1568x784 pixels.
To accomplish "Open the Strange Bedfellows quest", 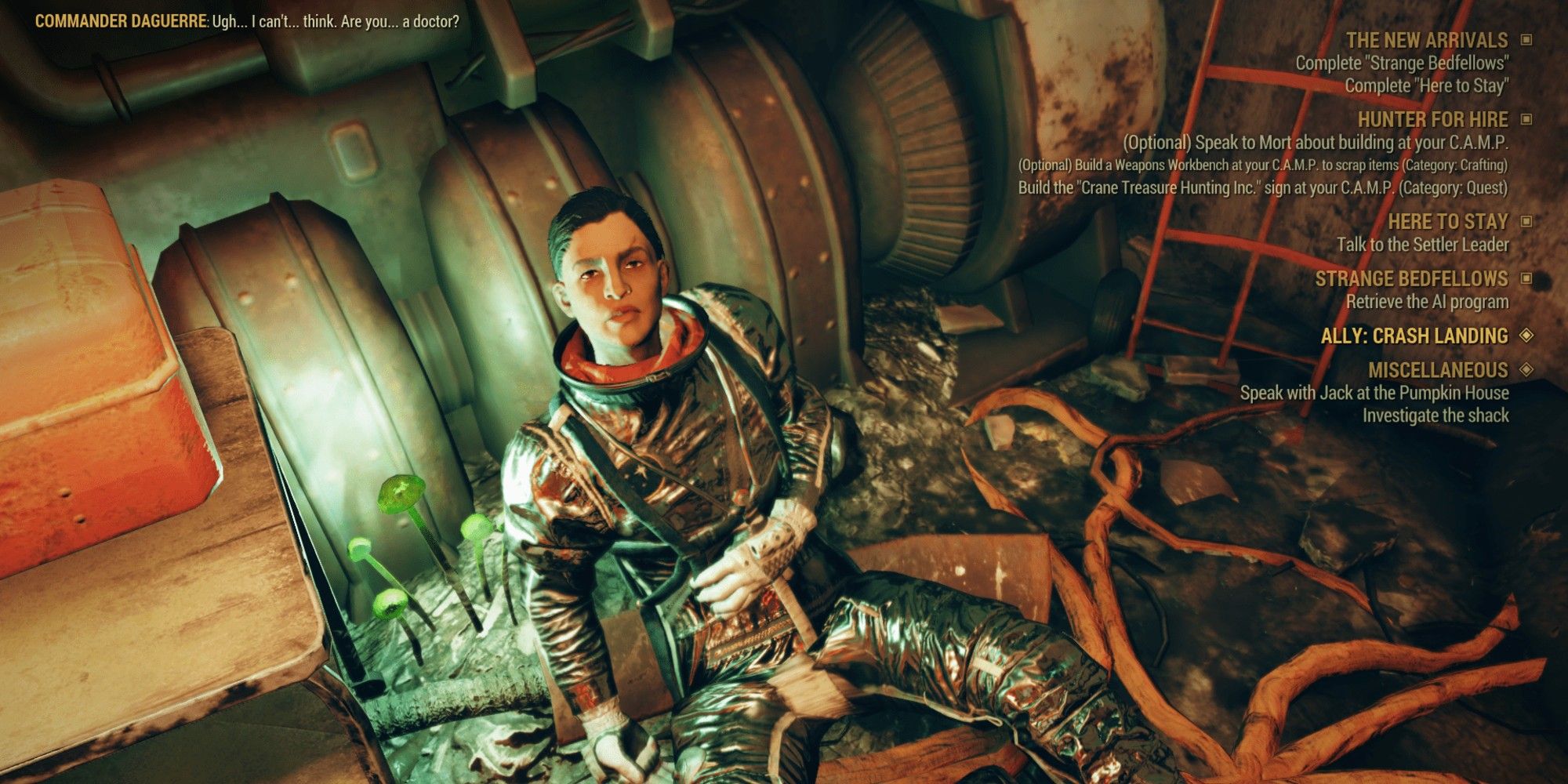I will tap(1411, 279).
